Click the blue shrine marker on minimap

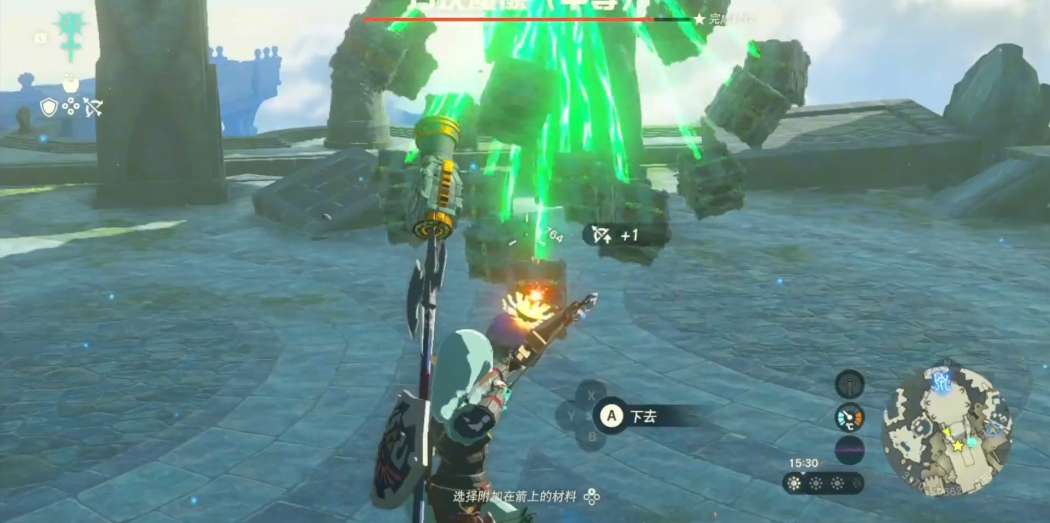point(940,380)
